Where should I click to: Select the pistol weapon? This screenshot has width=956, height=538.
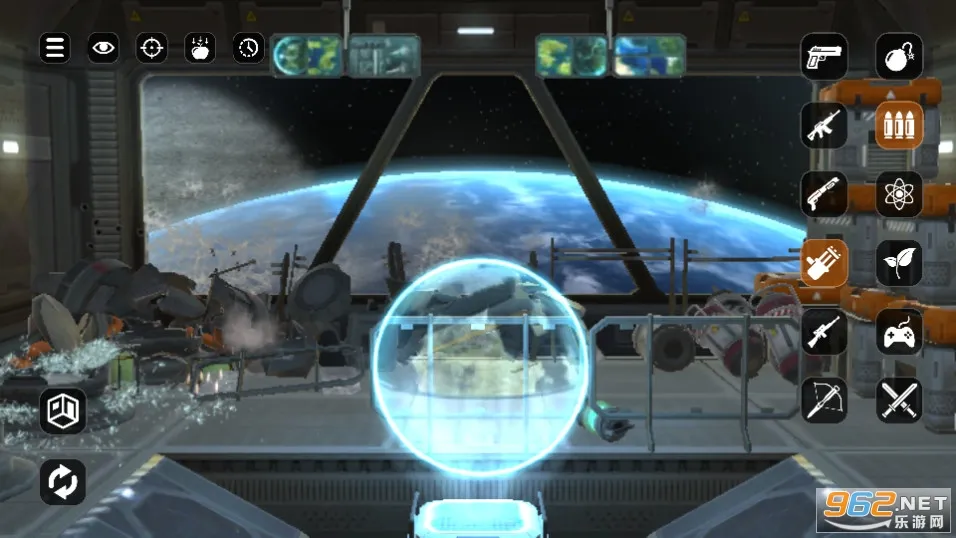coord(824,56)
